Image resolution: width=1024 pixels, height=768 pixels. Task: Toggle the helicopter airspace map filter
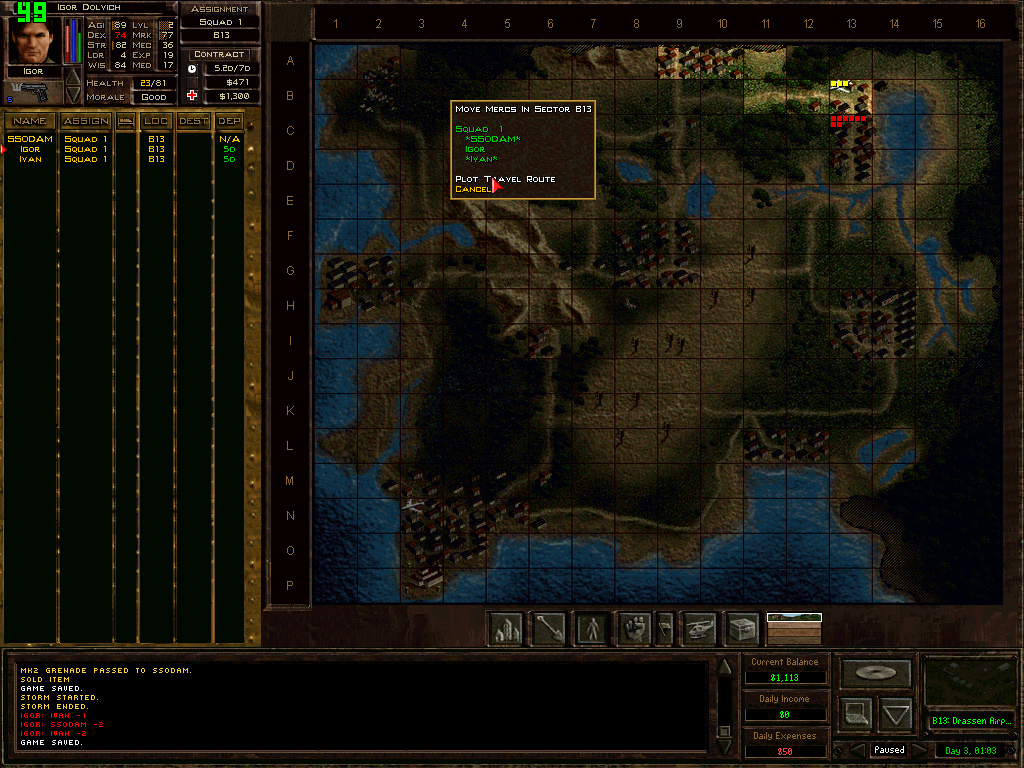699,629
